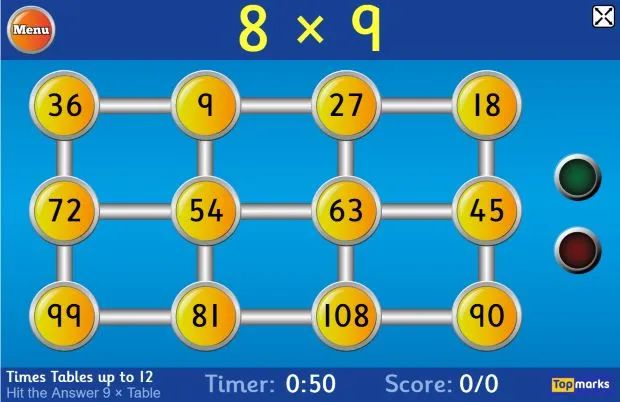
Task: Pick the answer ball 72
Action: 65,211
